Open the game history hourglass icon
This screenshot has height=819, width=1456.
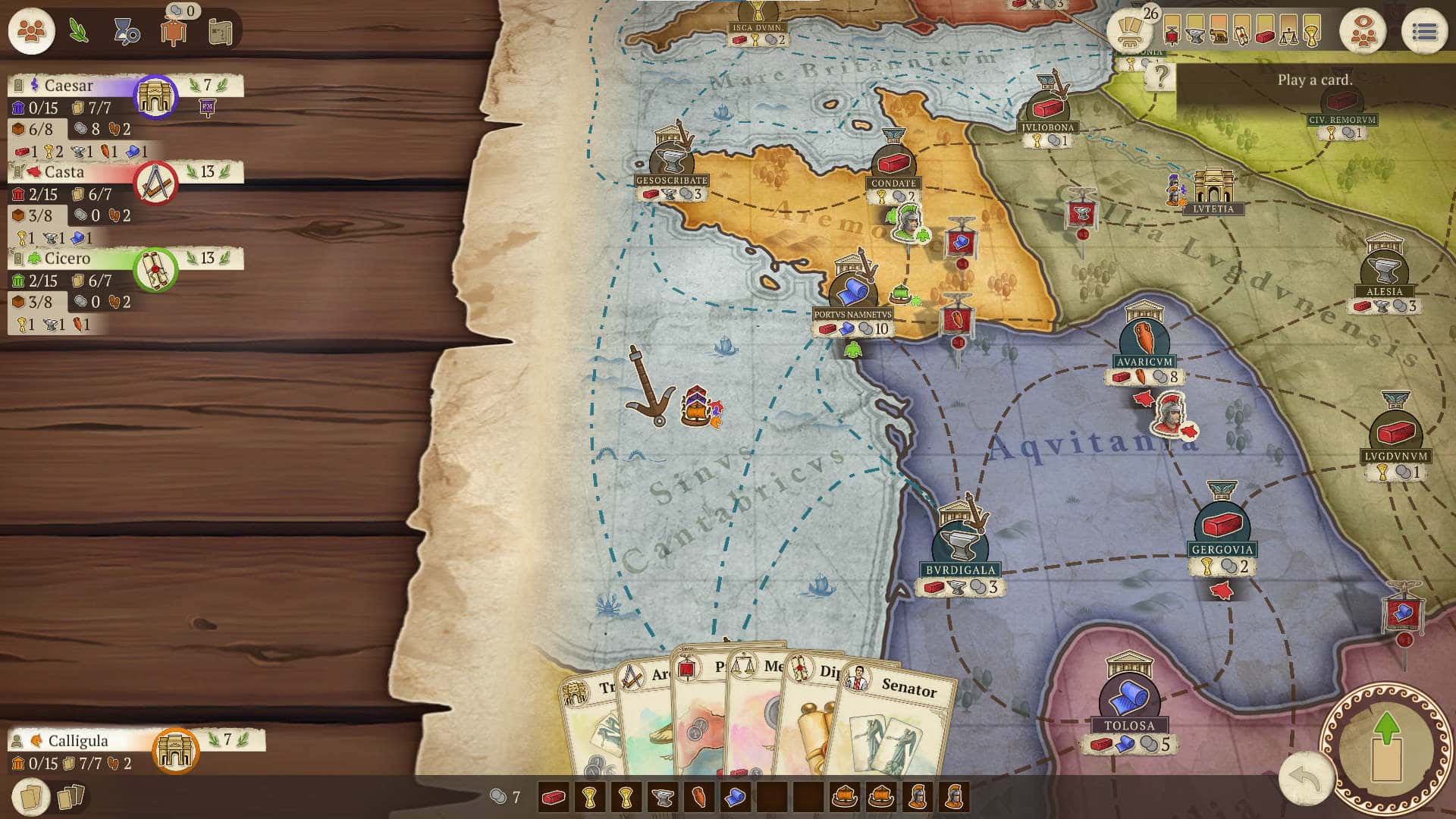point(125,32)
